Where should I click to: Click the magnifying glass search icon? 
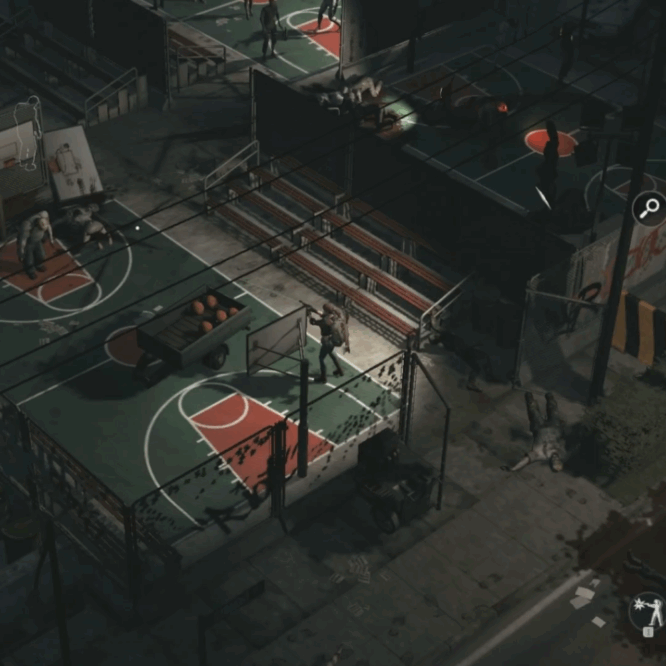(649, 209)
